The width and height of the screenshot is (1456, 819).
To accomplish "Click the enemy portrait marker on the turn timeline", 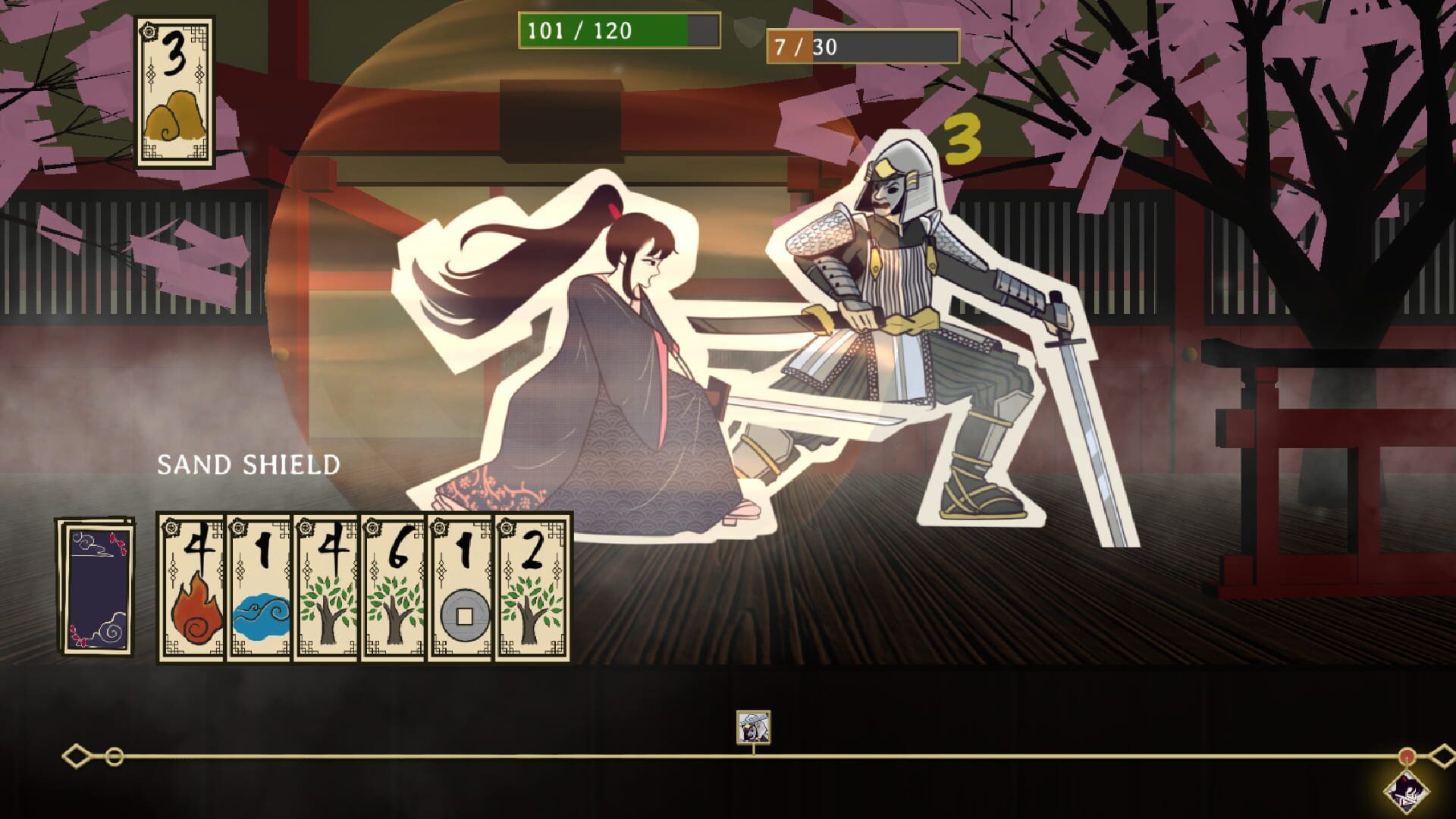I will pyautogui.click(x=752, y=728).
